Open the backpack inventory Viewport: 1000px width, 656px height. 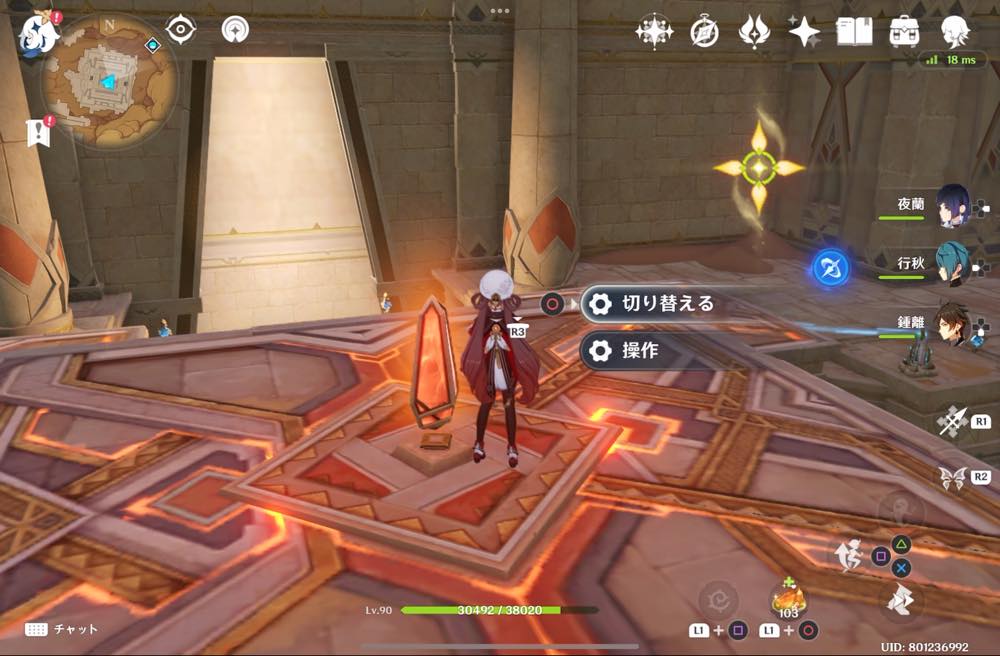pyautogui.click(x=904, y=32)
